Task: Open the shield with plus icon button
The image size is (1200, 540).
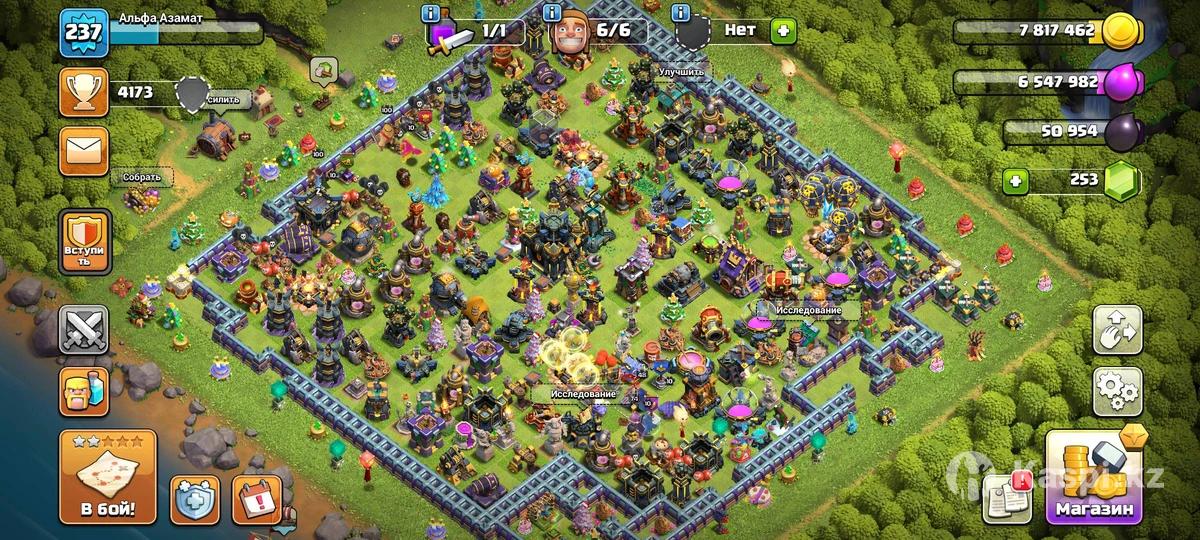Action: (195, 499)
